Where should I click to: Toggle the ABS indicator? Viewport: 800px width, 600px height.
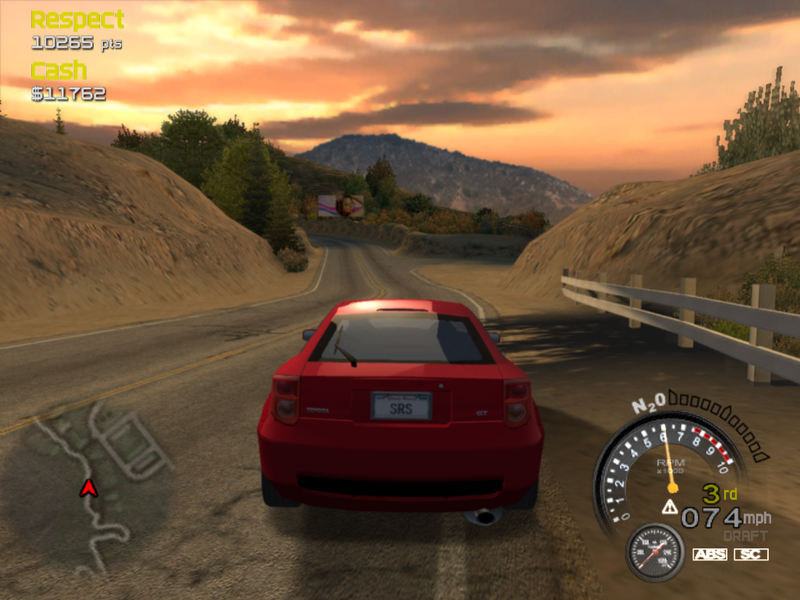coord(709,554)
